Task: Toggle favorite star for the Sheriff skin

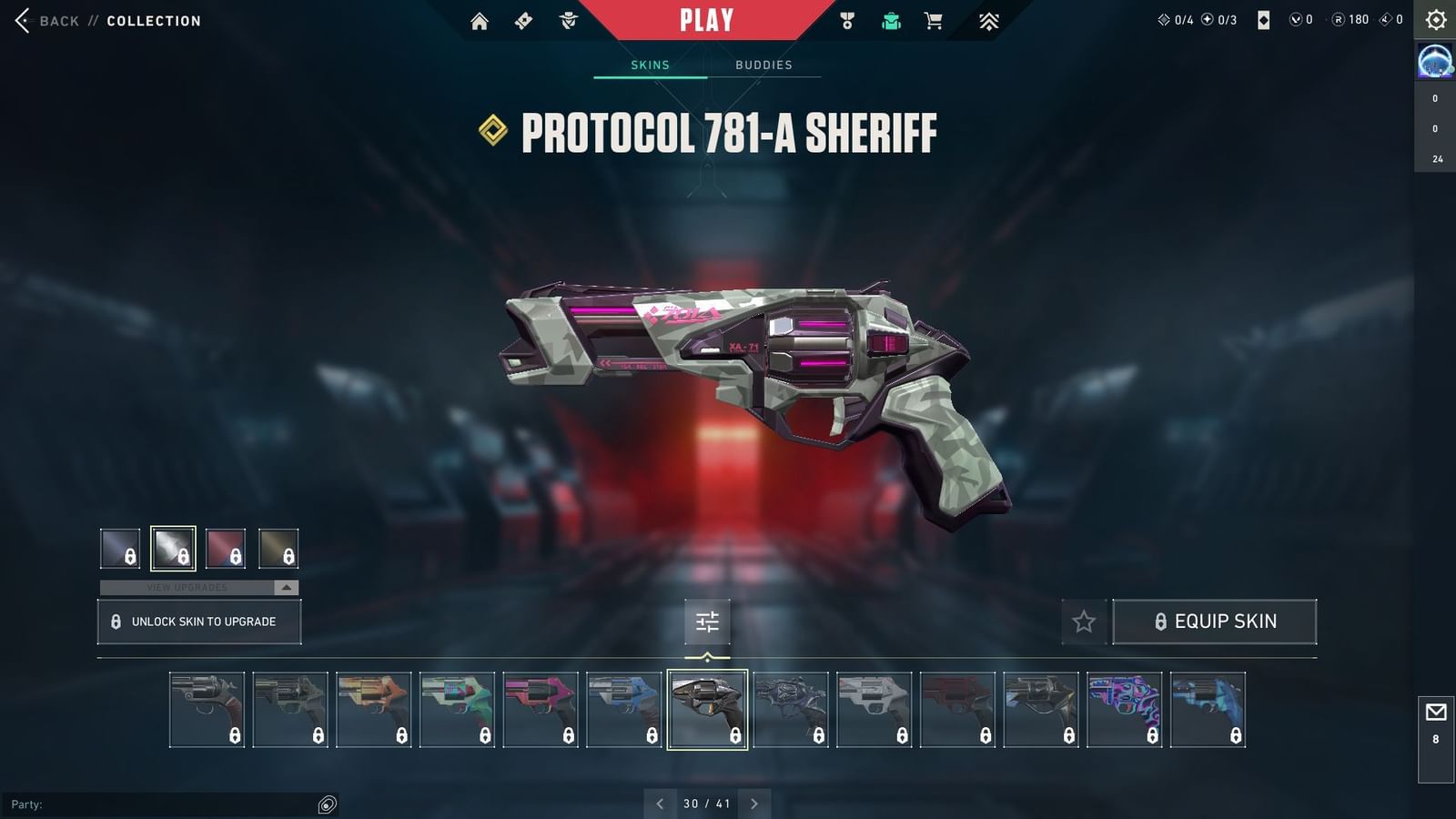Action: (x=1084, y=622)
